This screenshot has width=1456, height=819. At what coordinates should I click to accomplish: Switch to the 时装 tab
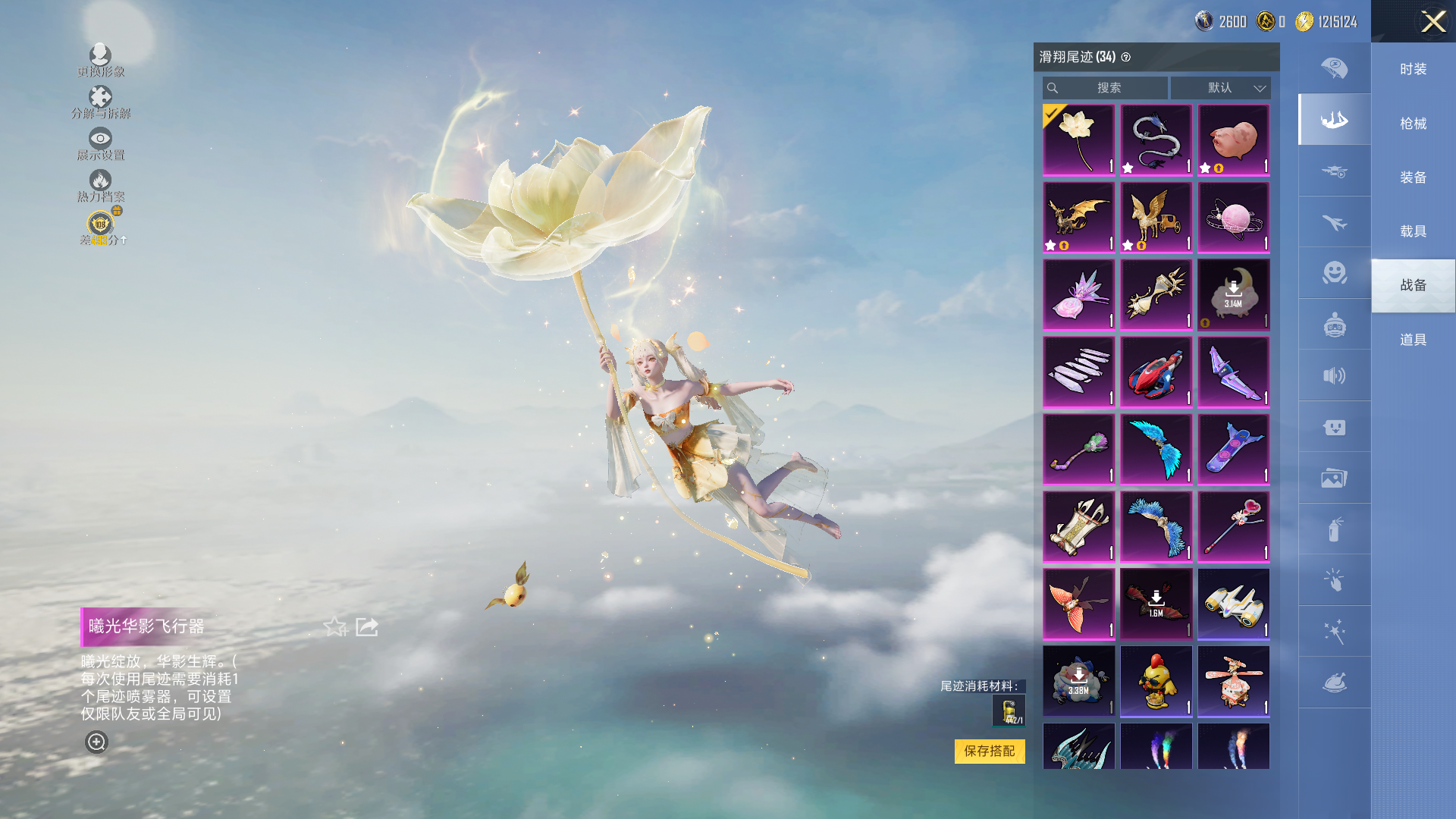click(x=1413, y=69)
